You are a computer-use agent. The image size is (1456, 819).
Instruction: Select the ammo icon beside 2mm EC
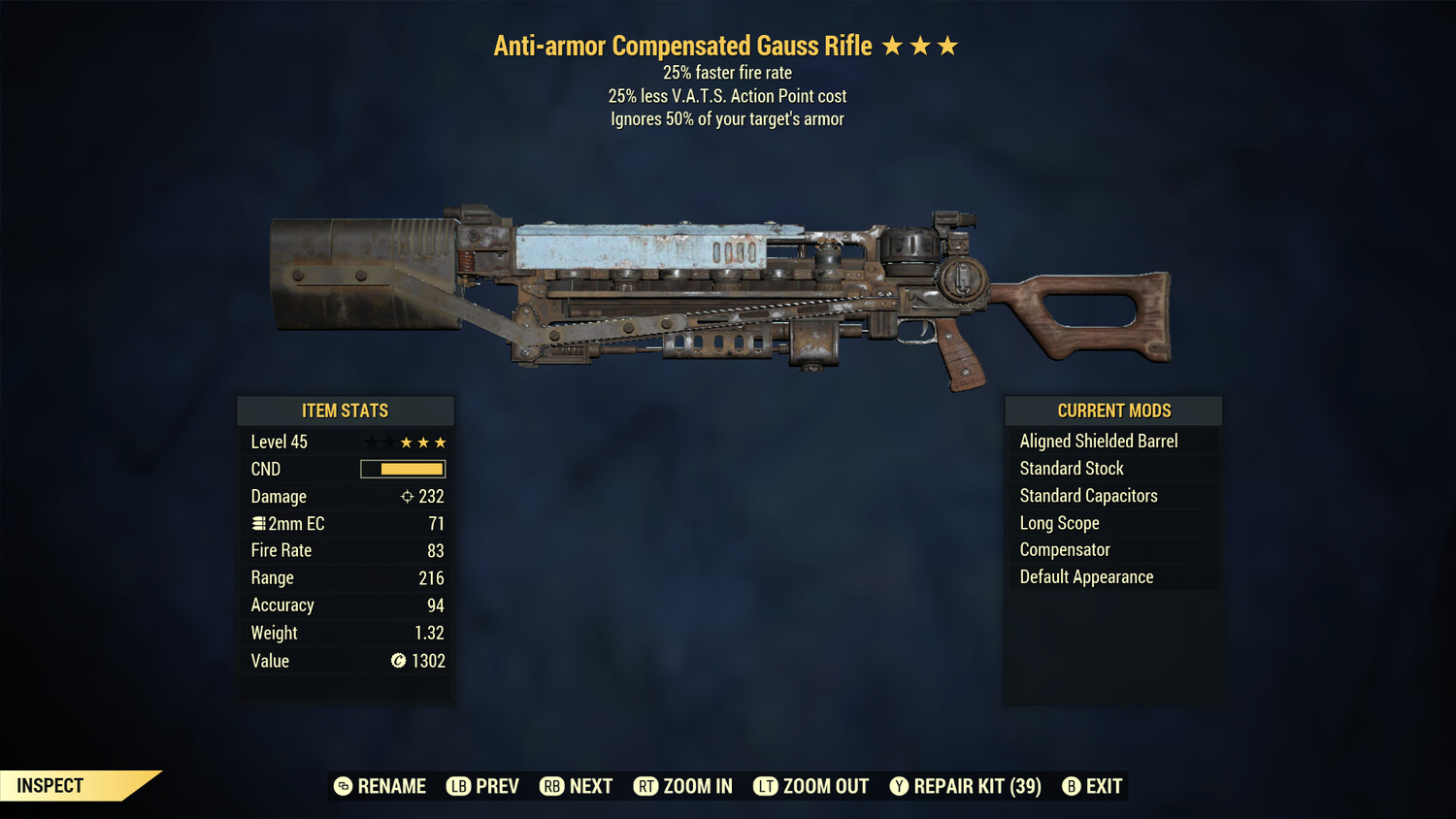(257, 523)
